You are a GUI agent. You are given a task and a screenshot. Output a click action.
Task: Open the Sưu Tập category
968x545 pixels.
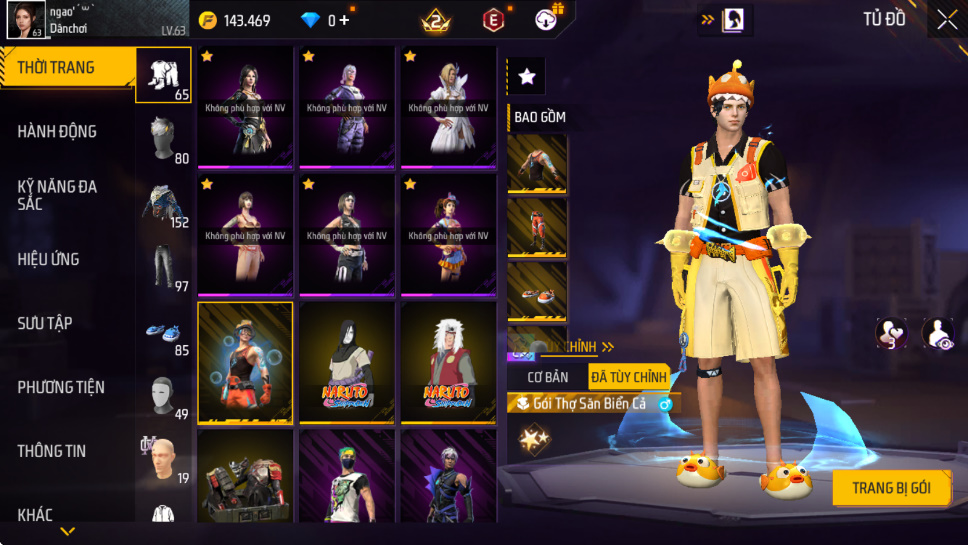point(45,323)
